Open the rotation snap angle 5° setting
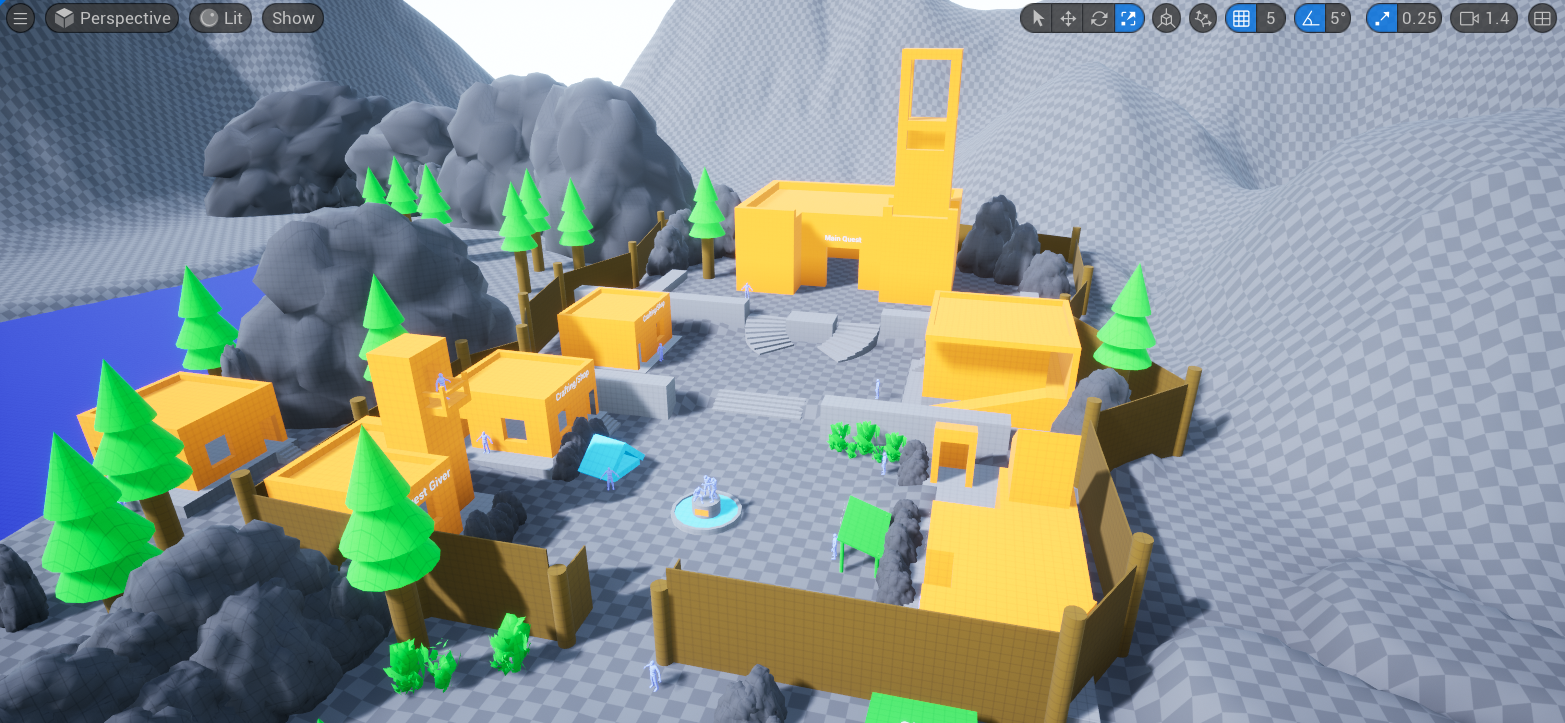 pos(1337,18)
